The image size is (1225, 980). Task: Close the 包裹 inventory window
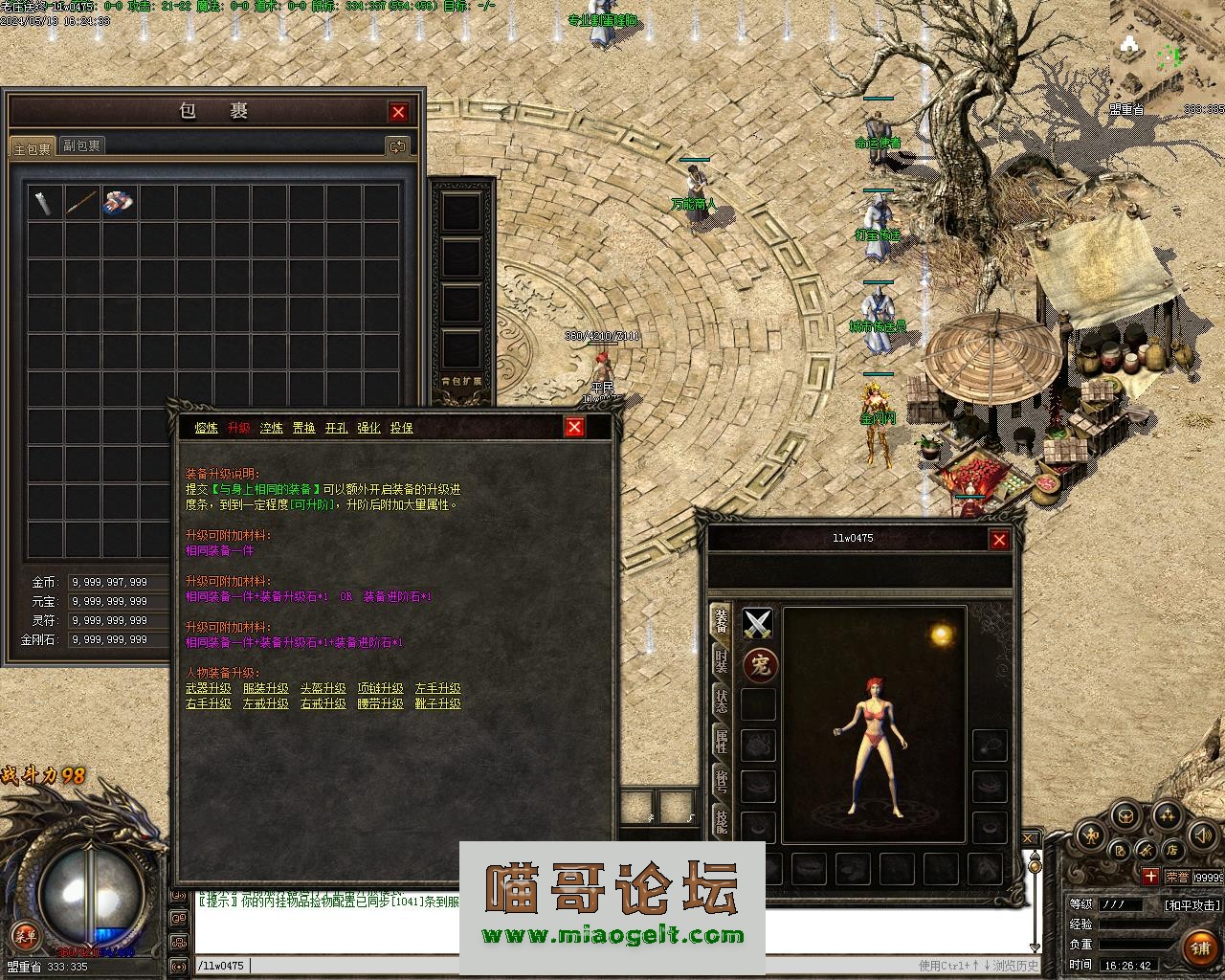398,112
